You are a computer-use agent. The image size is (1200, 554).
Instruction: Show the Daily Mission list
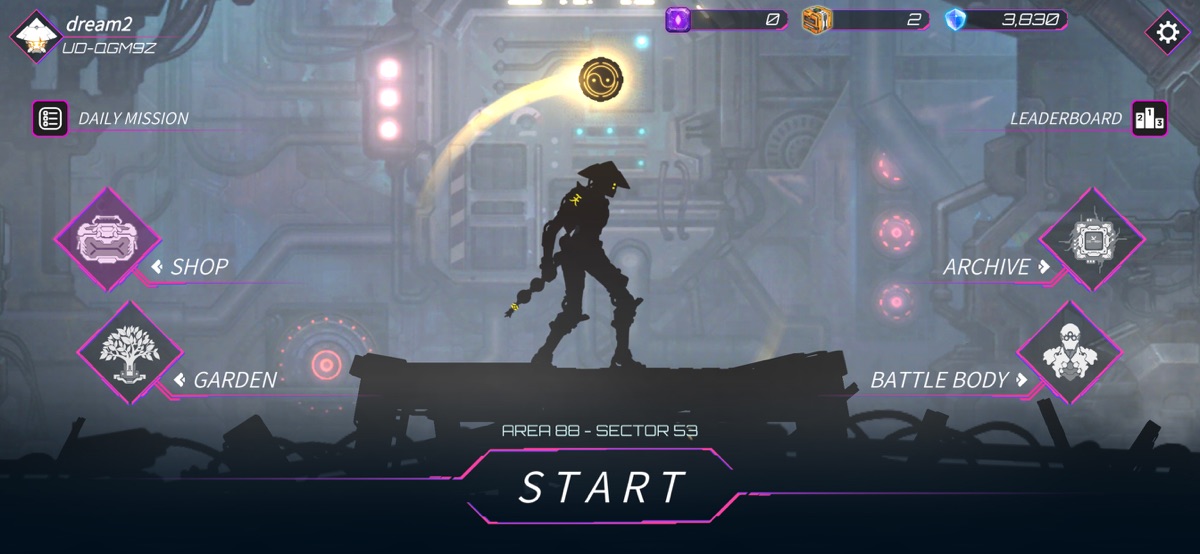click(50, 119)
